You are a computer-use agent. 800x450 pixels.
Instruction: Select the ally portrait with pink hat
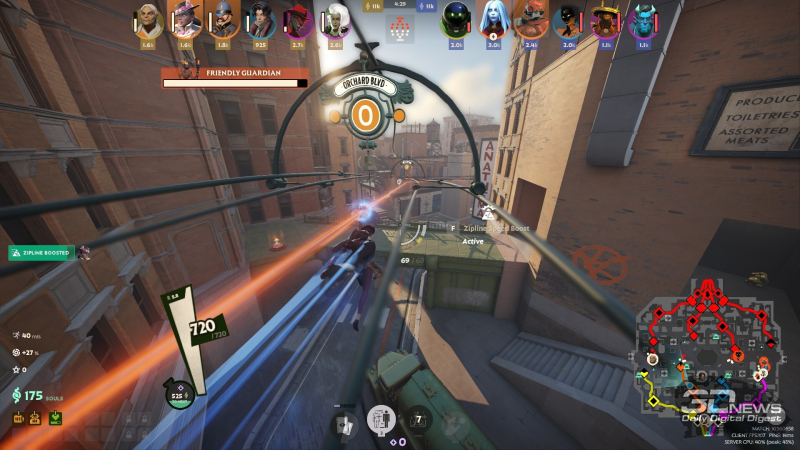184,19
